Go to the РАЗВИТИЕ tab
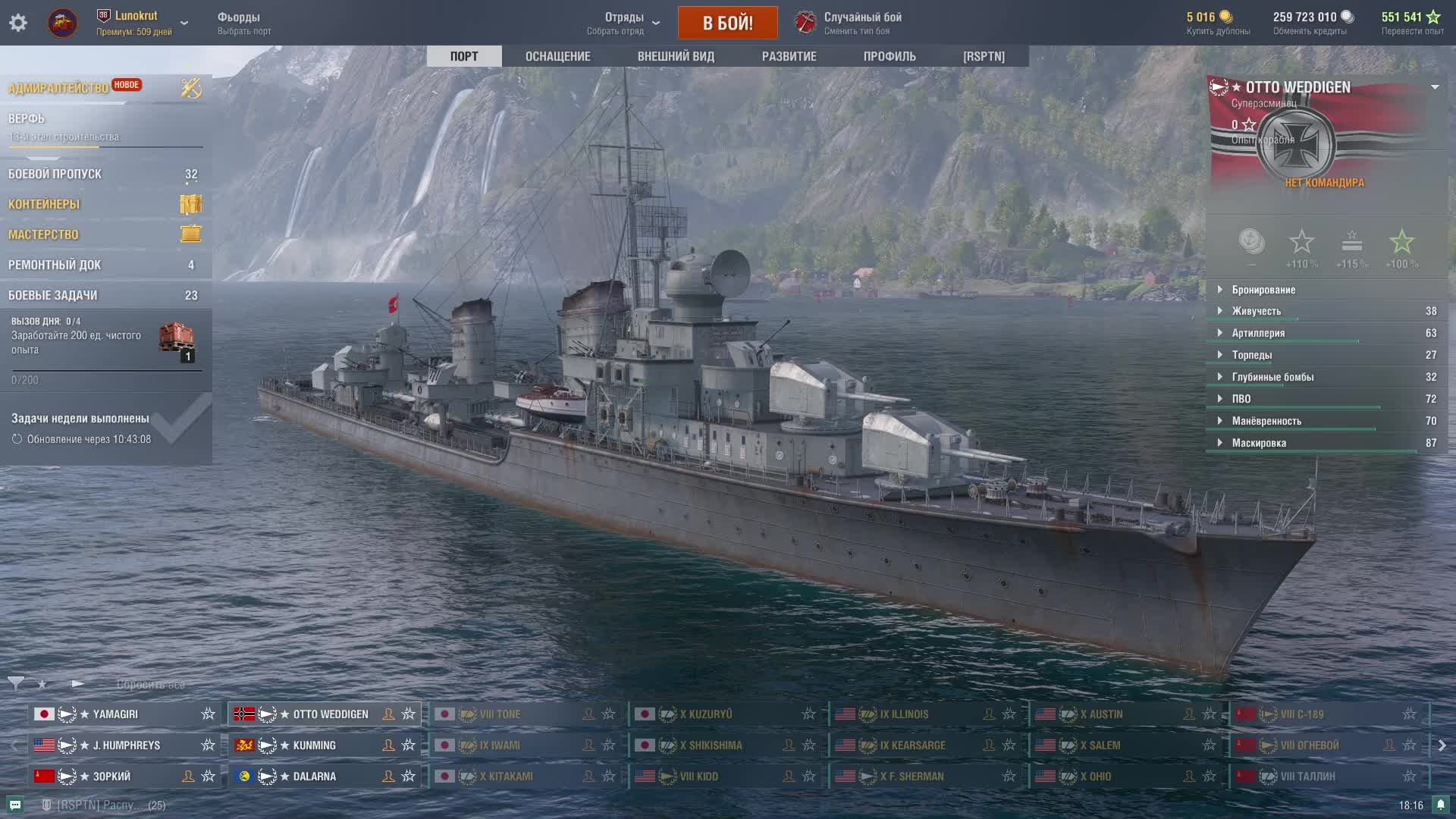1456x819 pixels. (x=789, y=56)
